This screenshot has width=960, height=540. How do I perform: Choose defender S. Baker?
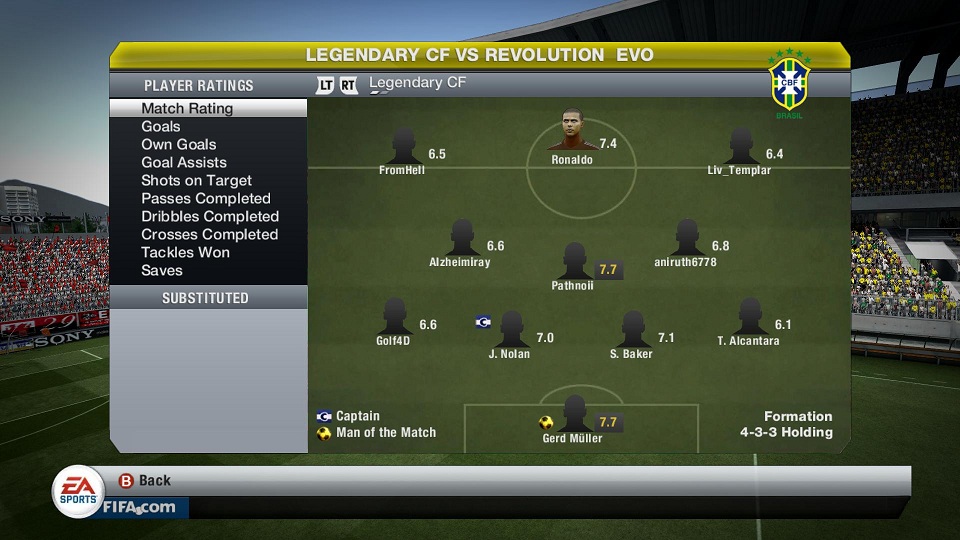631,330
